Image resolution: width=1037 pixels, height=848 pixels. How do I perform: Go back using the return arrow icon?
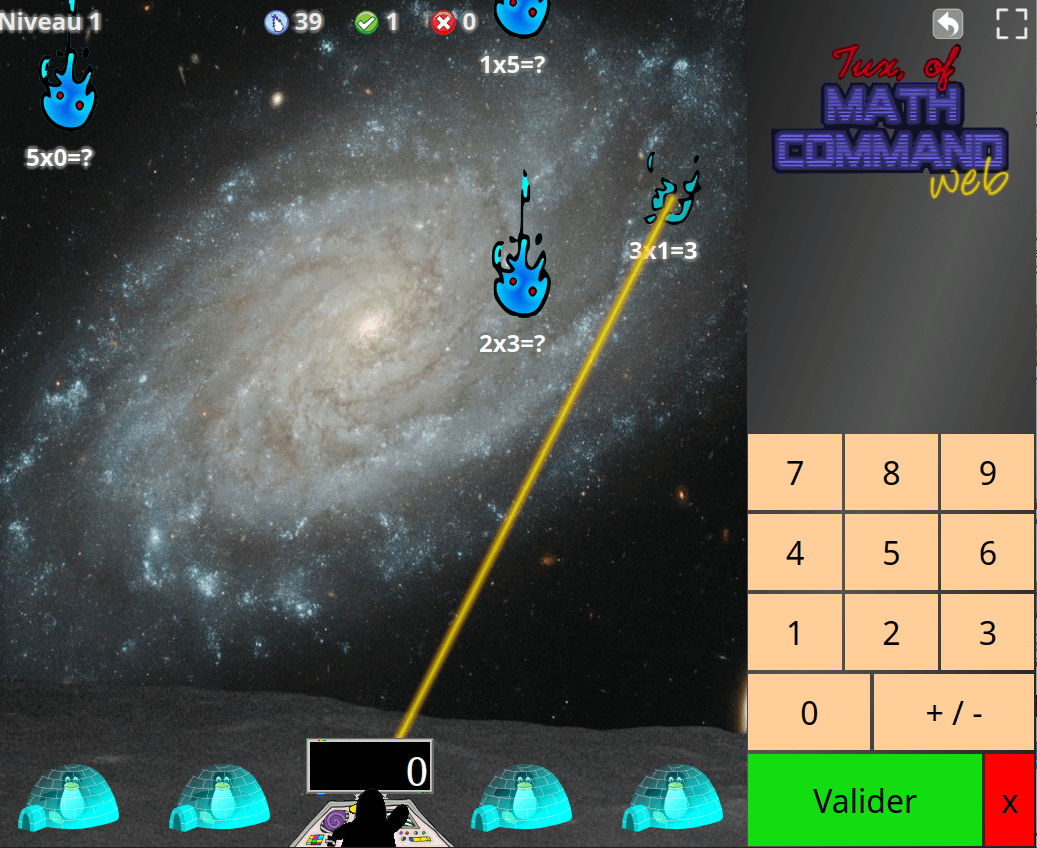947,24
